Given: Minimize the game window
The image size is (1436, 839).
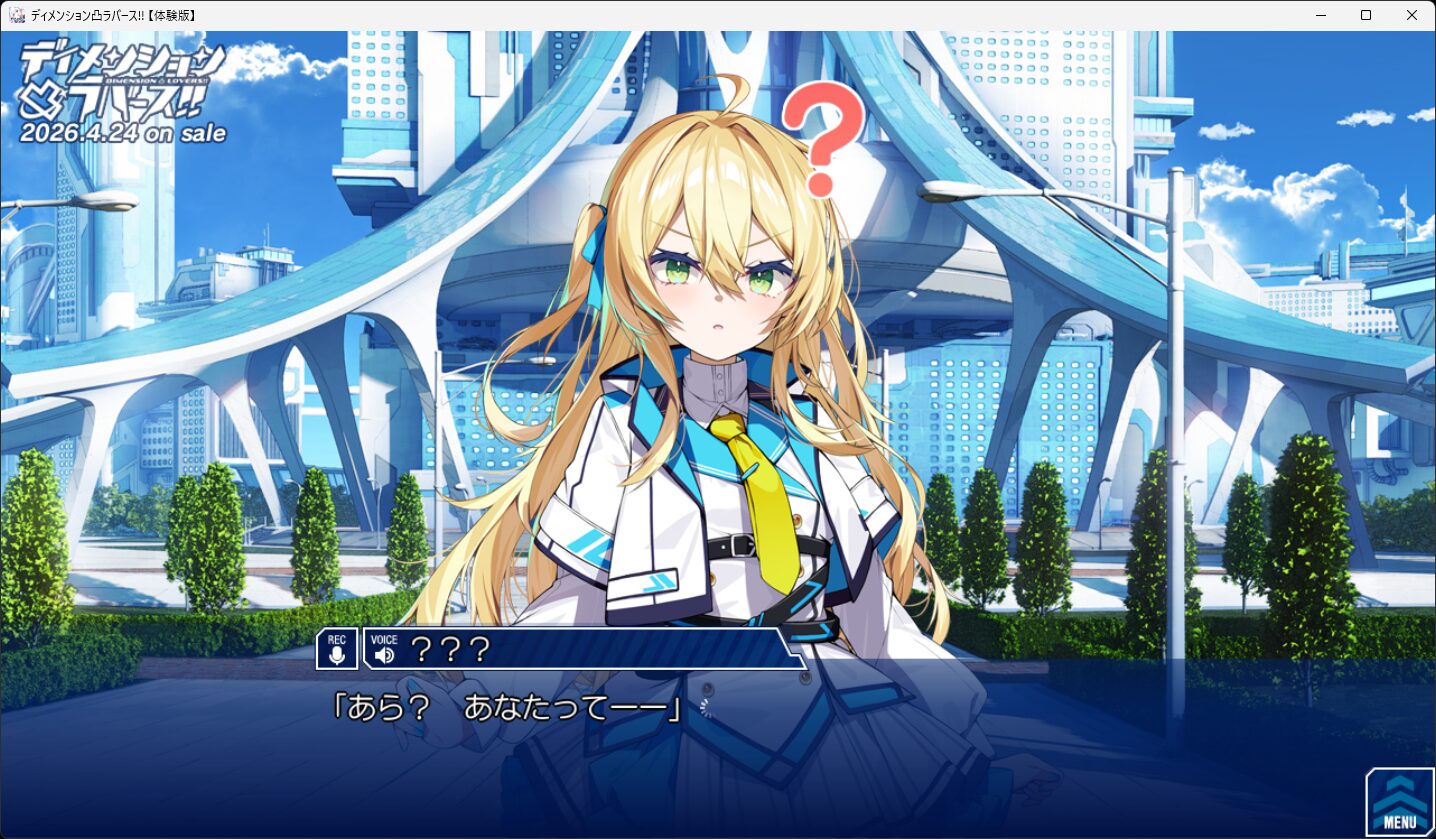Looking at the screenshot, I should 1320,15.
